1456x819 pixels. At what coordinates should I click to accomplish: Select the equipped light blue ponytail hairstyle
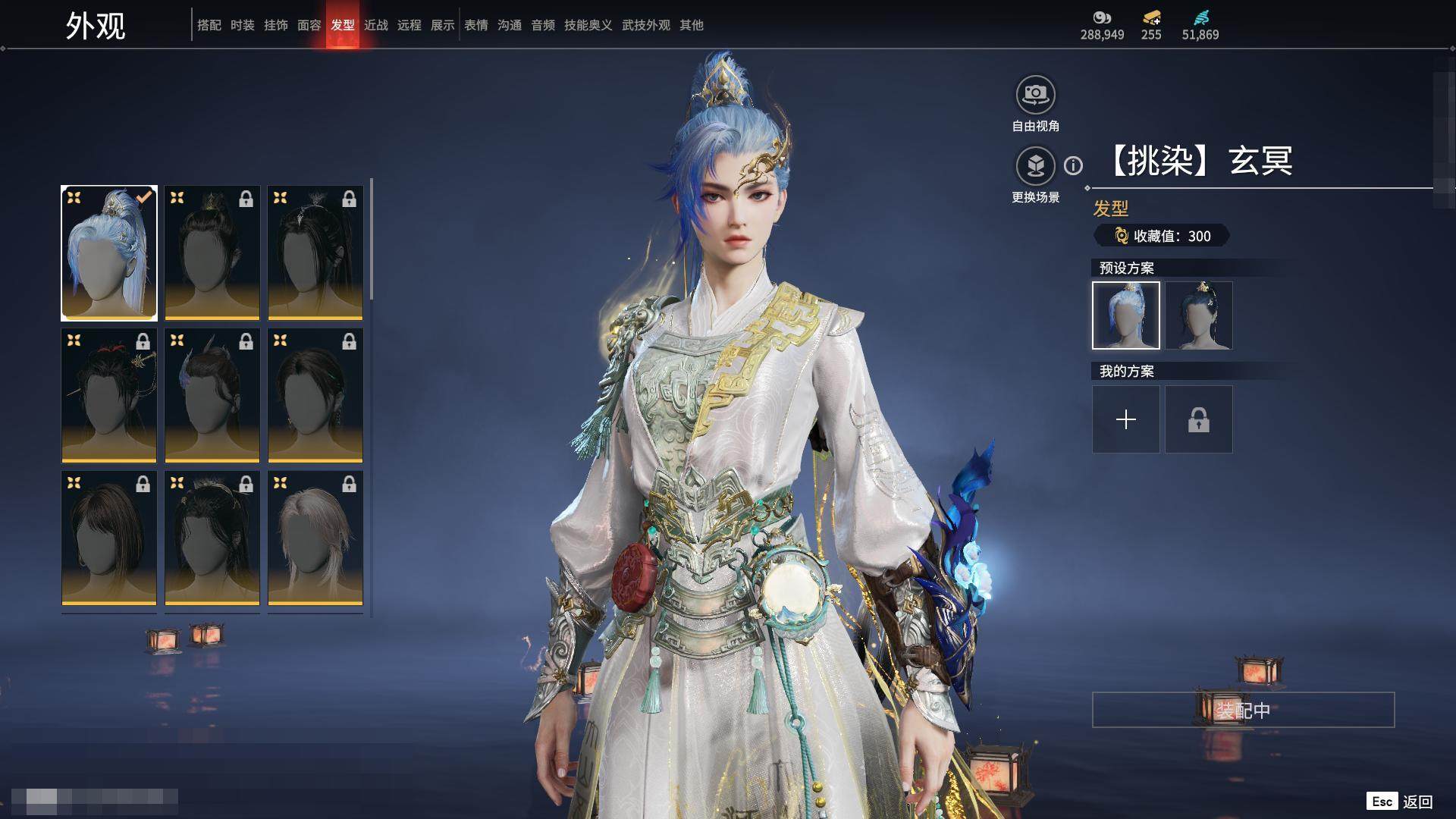pyautogui.click(x=109, y=253)
